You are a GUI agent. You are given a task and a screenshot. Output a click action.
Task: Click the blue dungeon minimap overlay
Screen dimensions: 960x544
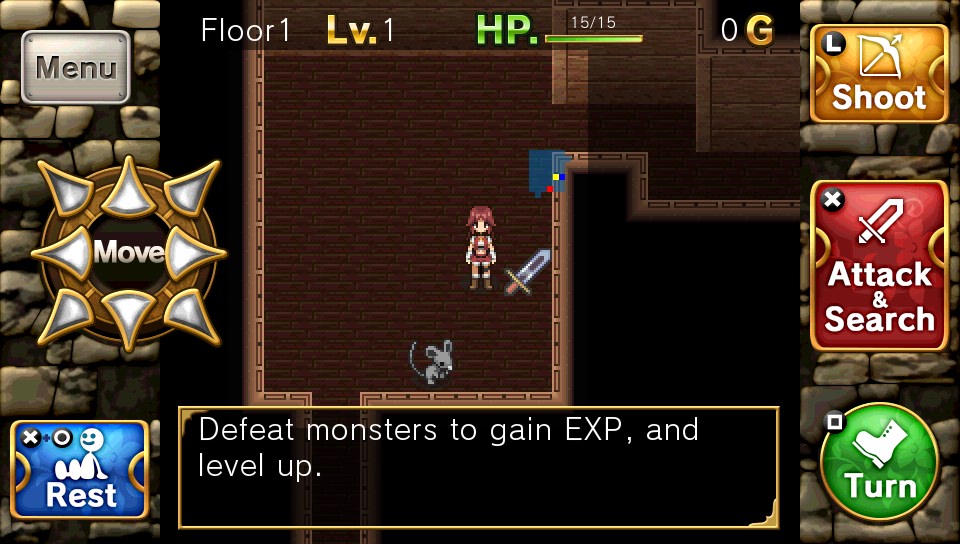point(547,171)
